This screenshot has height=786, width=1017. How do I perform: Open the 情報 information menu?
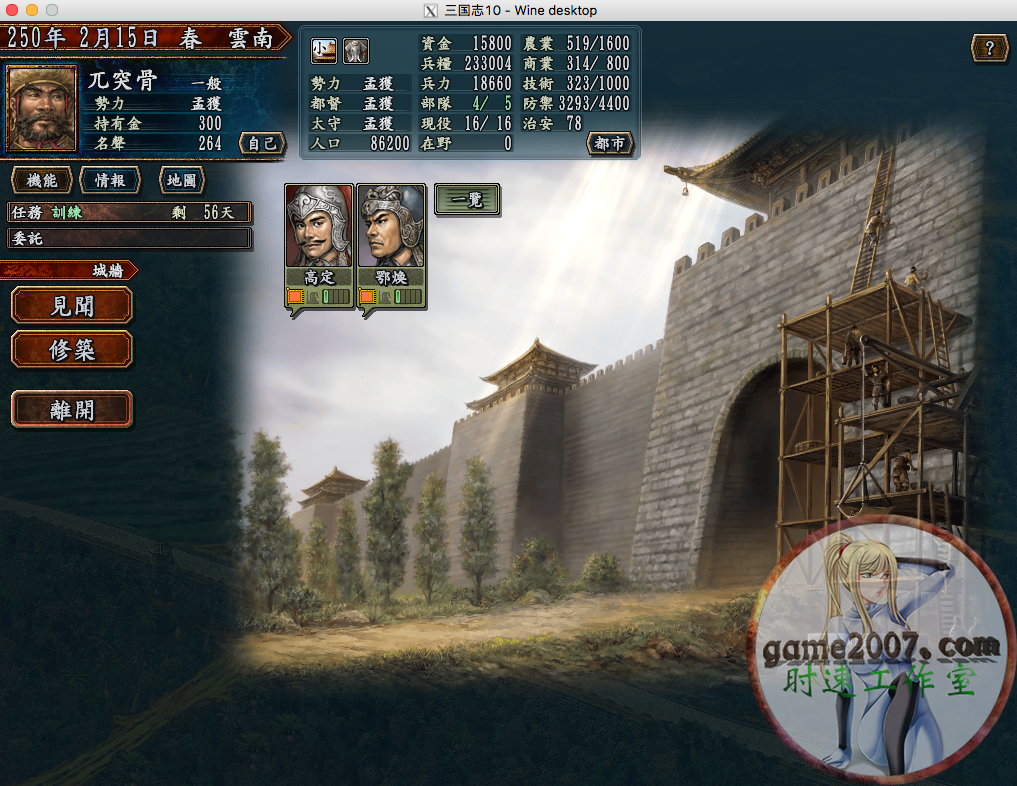click(x=110, y=180)
